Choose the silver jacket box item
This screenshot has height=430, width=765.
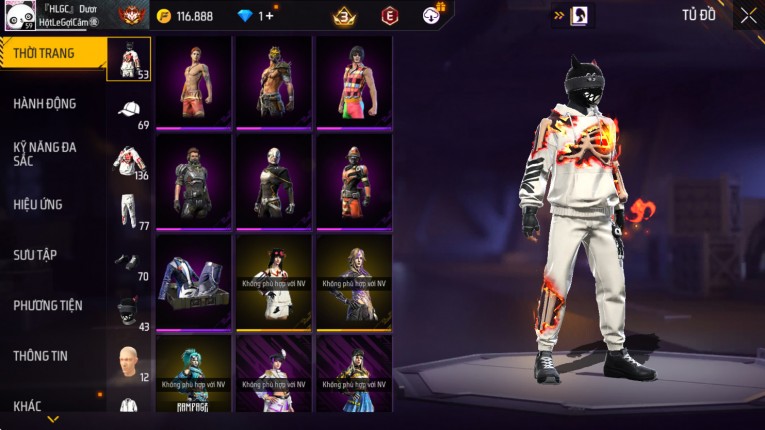pos(194,281)
